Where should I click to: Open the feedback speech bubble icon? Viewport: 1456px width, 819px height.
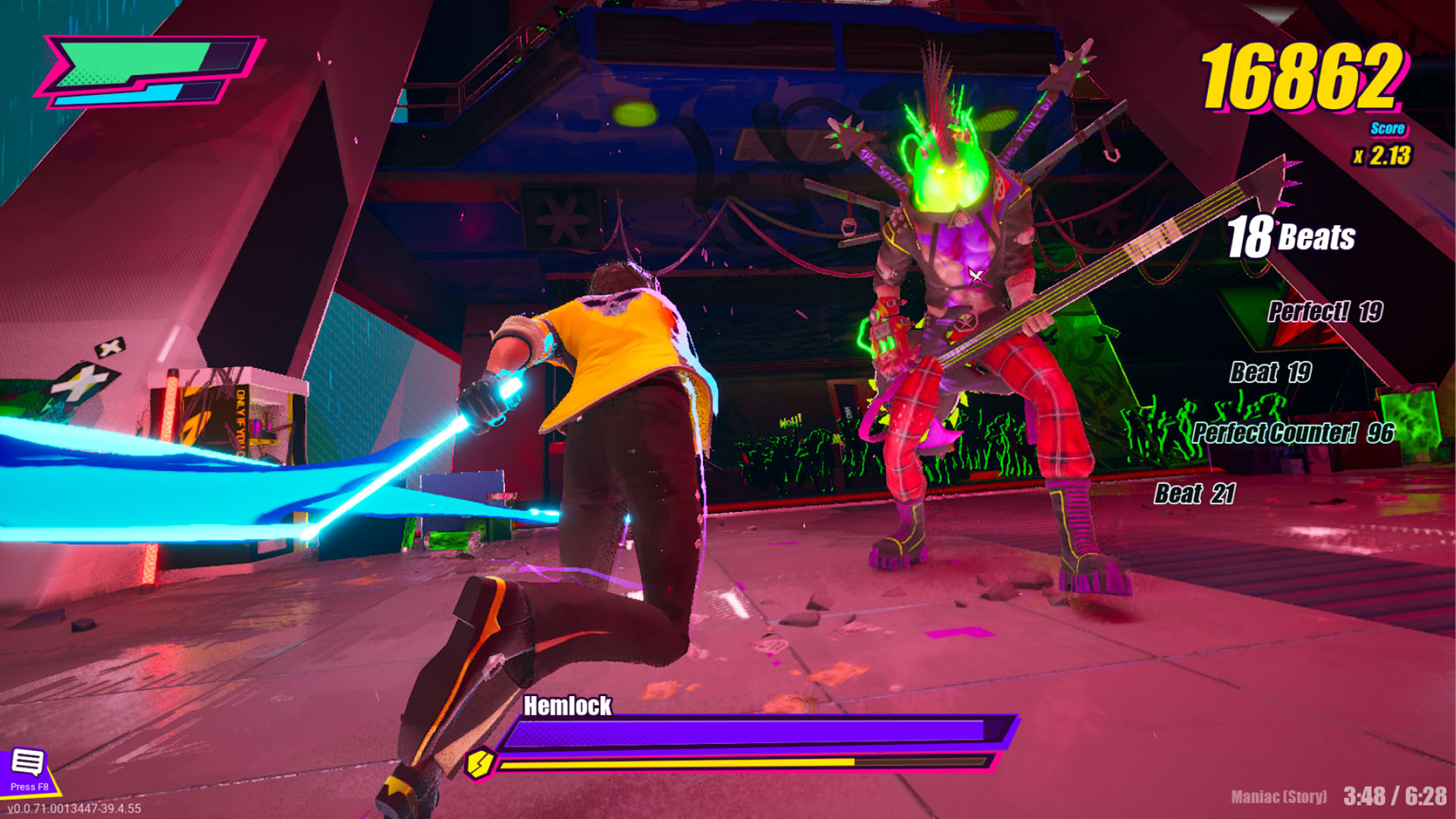tap(28, 763)
